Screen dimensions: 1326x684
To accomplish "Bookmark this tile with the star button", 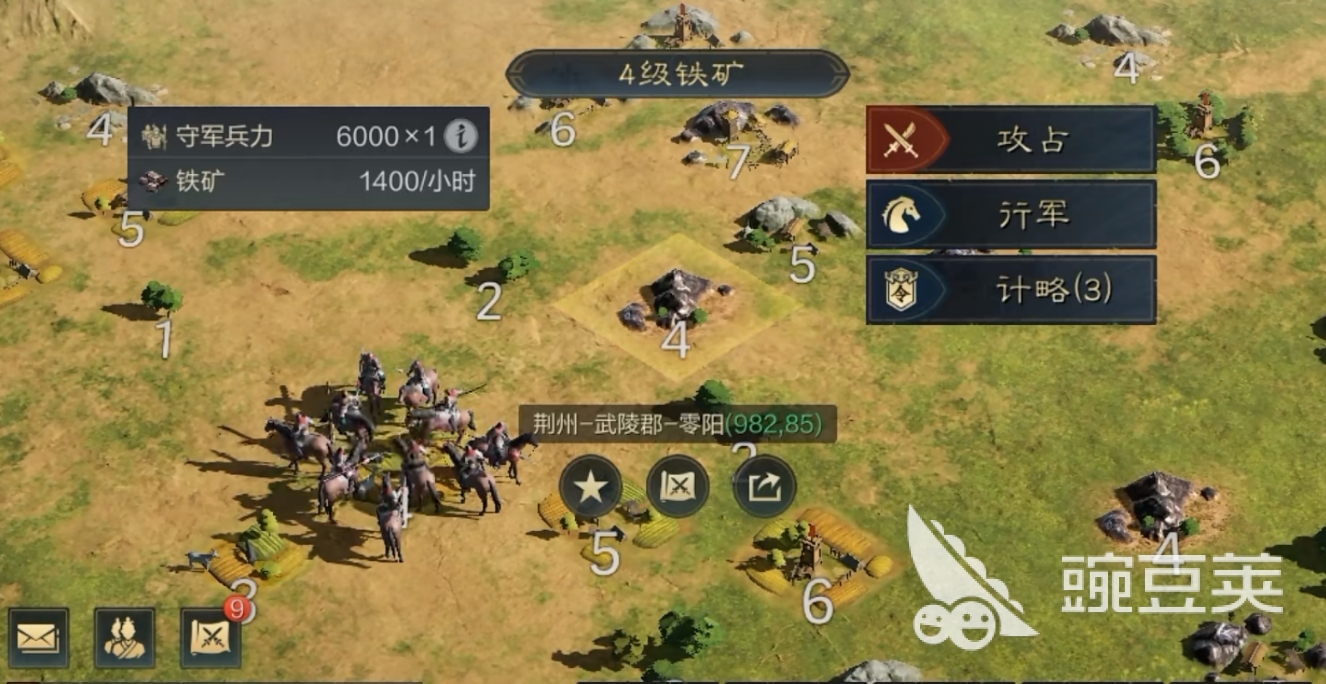I will [591, 487].
